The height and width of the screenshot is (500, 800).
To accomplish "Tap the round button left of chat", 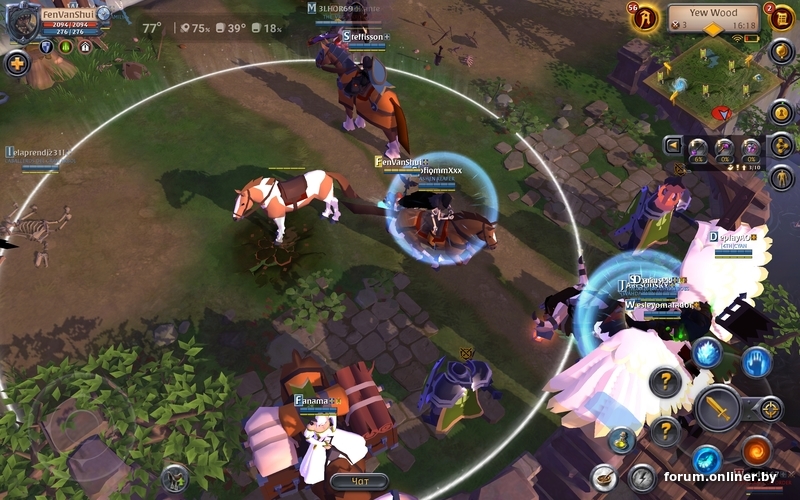I will click(176, 477).
